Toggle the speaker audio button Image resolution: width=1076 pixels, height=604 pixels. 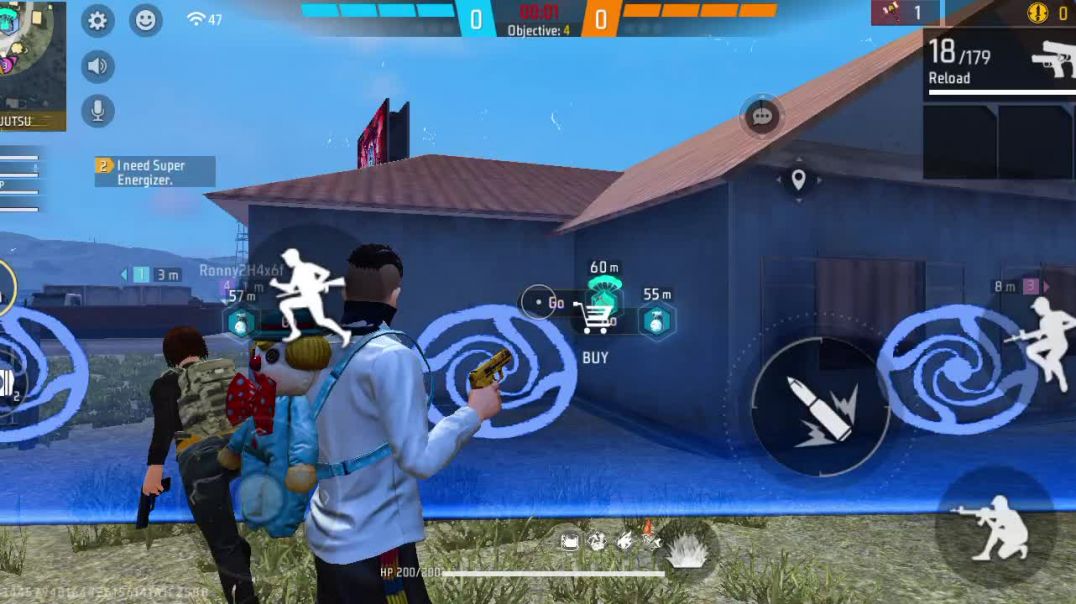97,67
